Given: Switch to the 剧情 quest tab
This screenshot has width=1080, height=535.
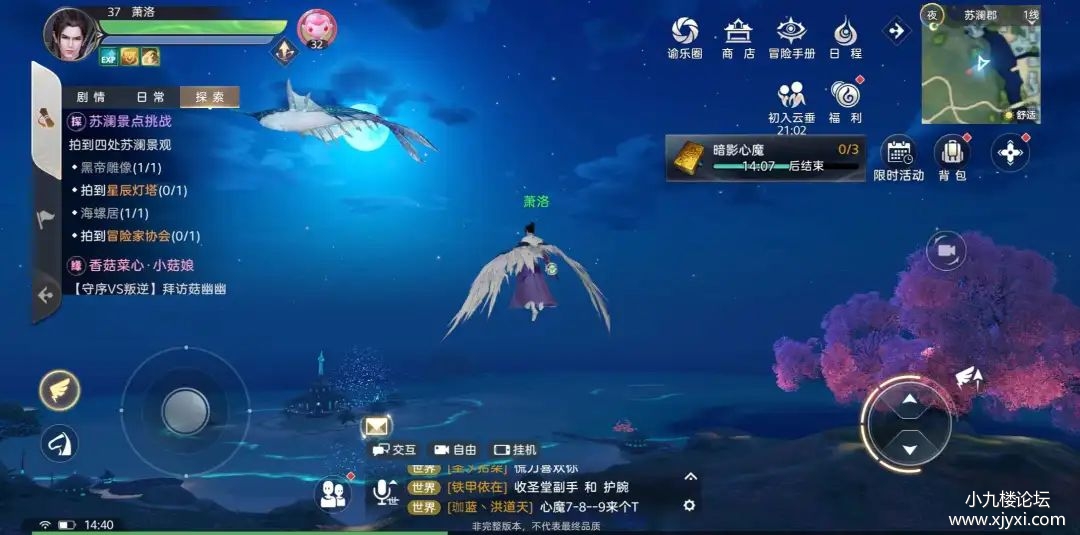Looking at the screenshot, I should pos(90,97).
